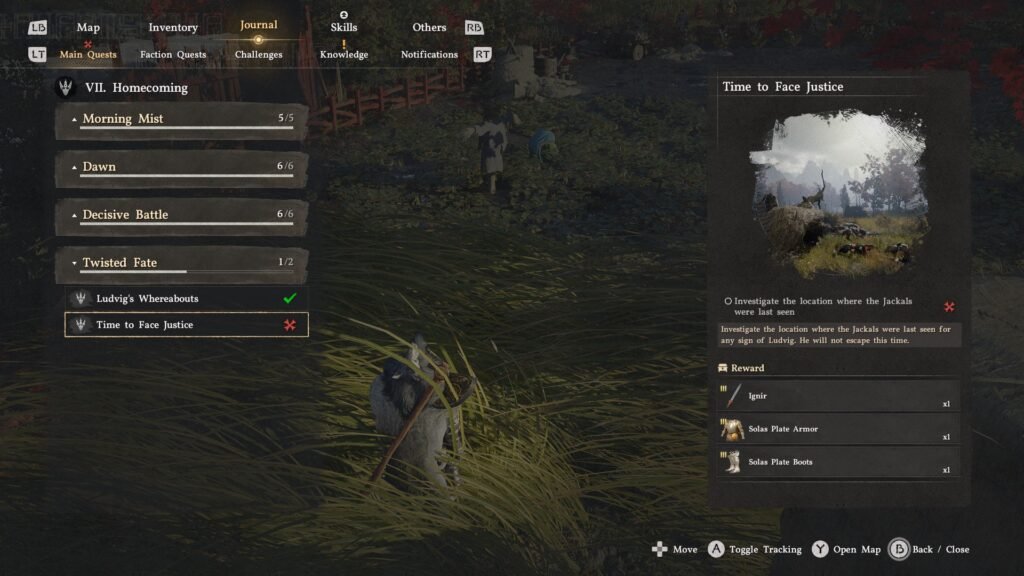
Task: Open the Inventory tab
Action: [x=173, y=27]
